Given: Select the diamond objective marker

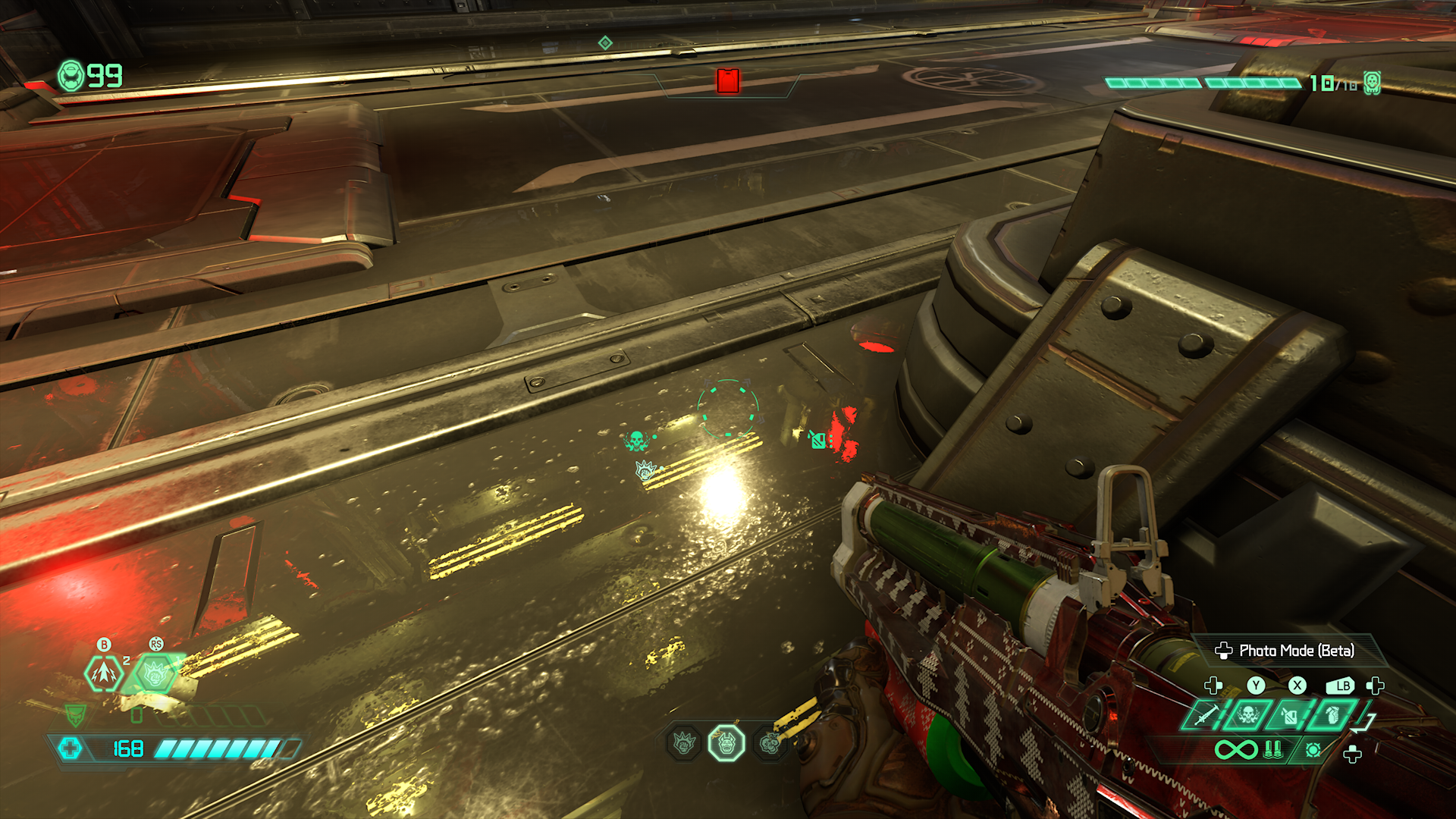Looking at the screenshot, I should (605, 42).
